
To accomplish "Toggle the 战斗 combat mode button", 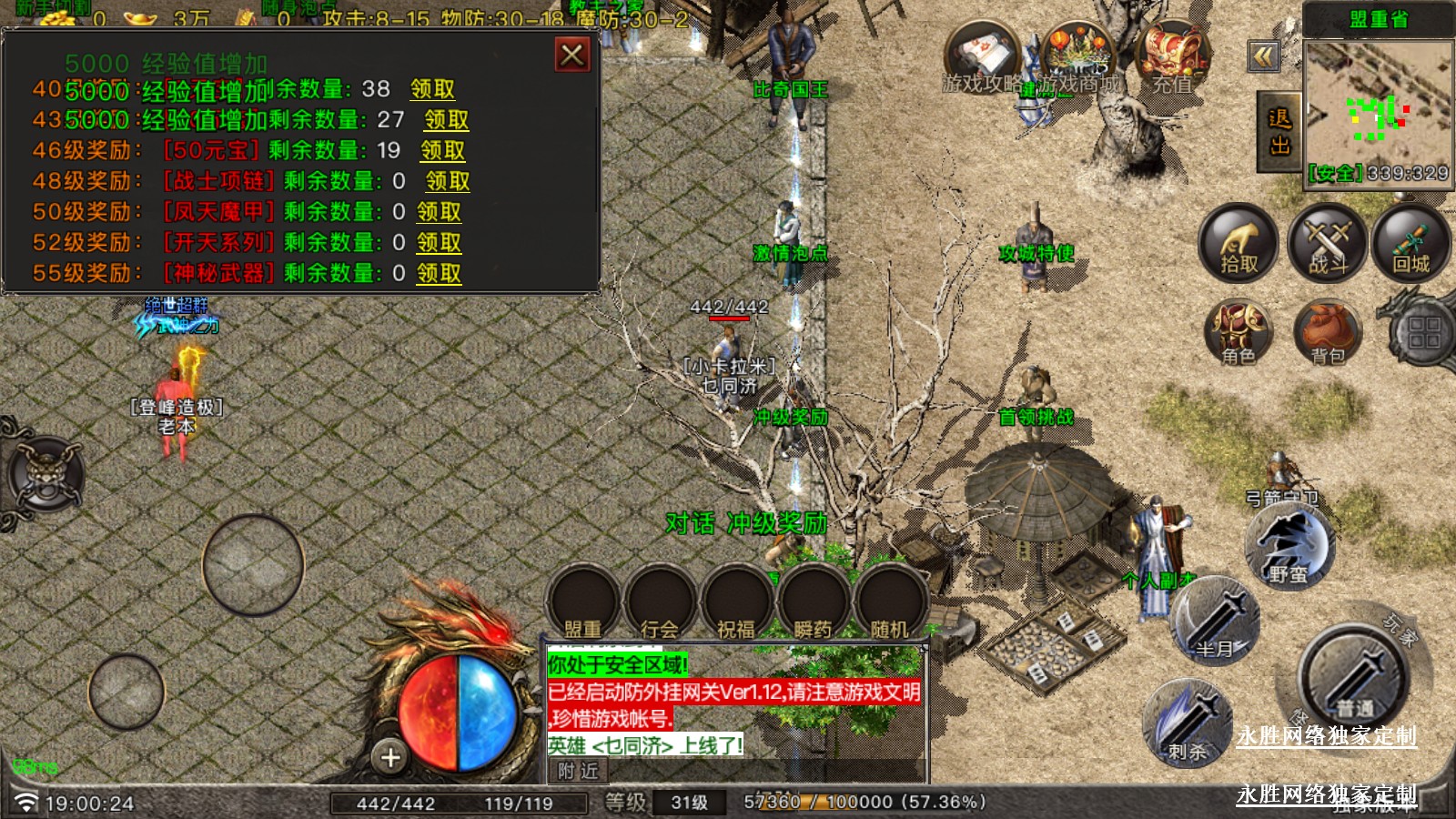I will 1328,243.
